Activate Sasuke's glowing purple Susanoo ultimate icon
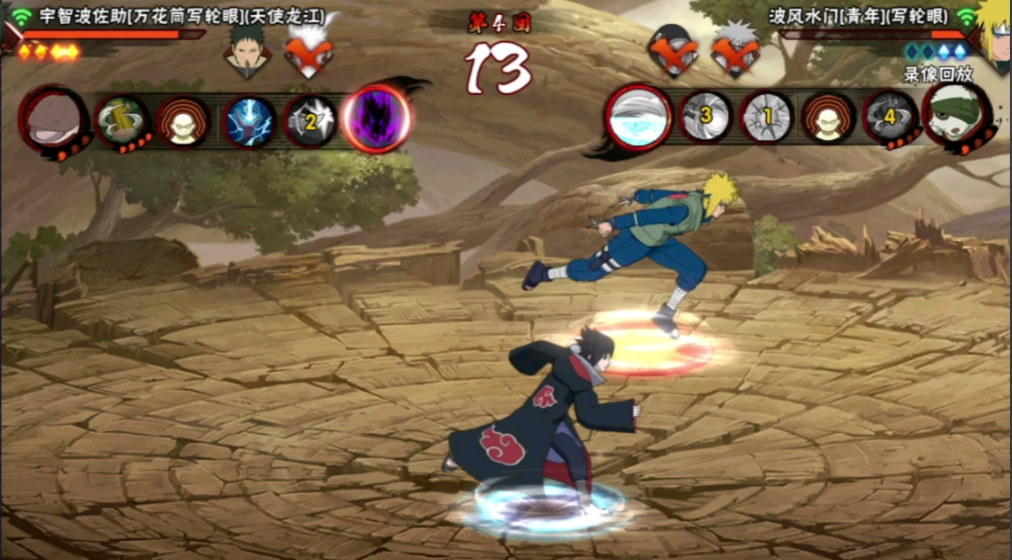Image resolution: width=1012 pixels, height=560 pixels. (x=377, y=119)
